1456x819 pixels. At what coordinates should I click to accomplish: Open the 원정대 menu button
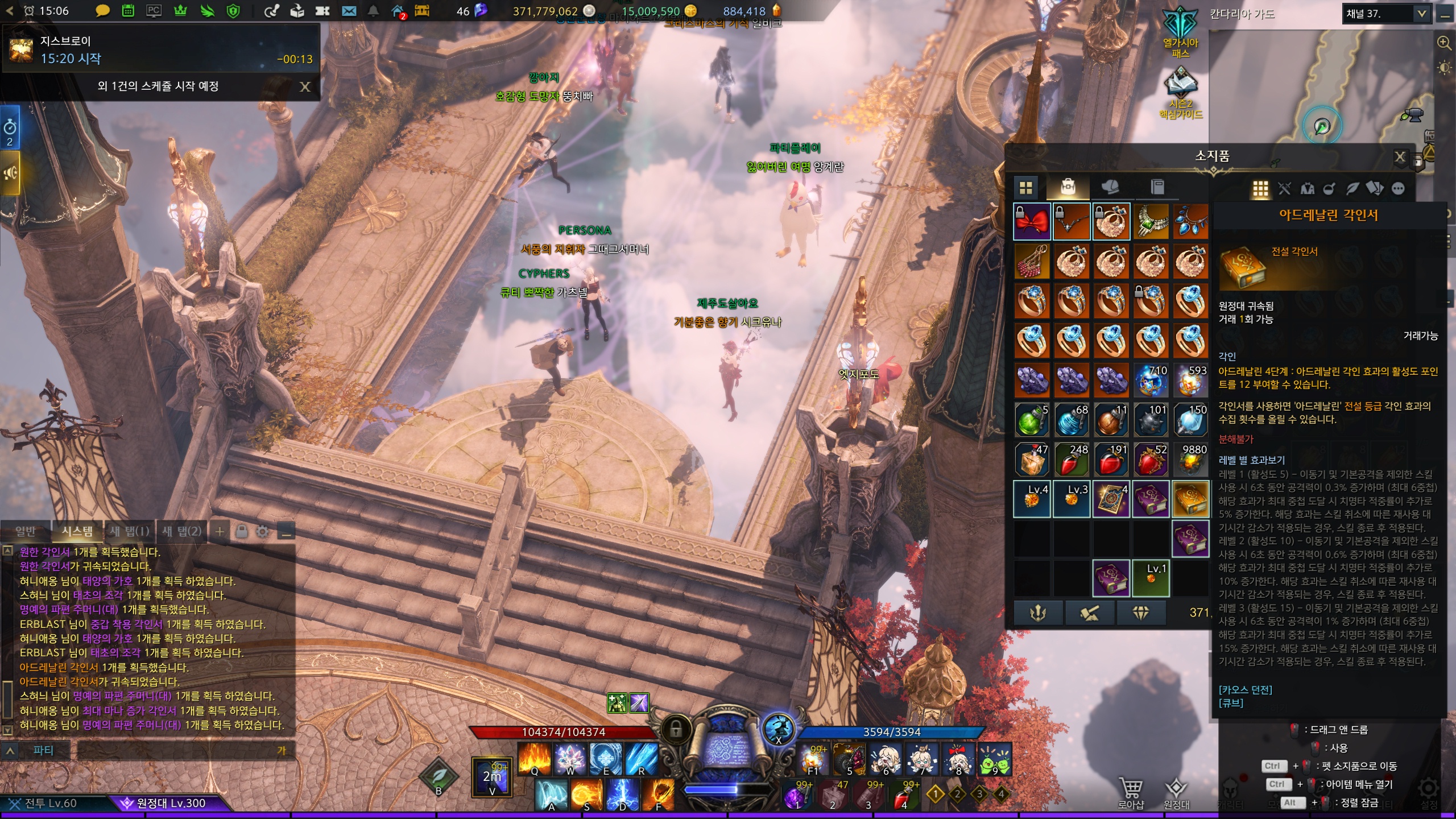(1176, 792)
